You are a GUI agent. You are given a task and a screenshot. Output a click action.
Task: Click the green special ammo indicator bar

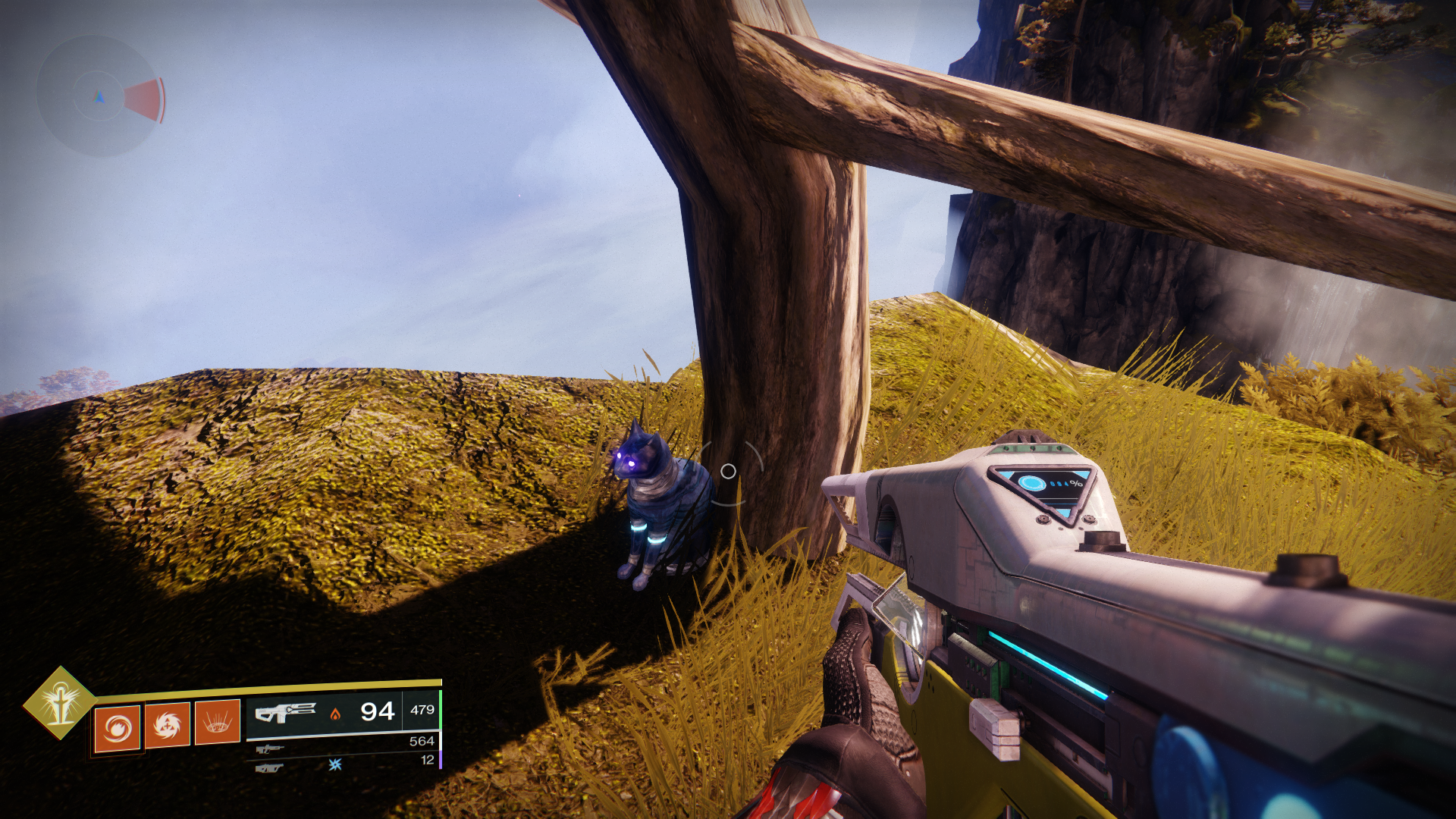point(441,709)
